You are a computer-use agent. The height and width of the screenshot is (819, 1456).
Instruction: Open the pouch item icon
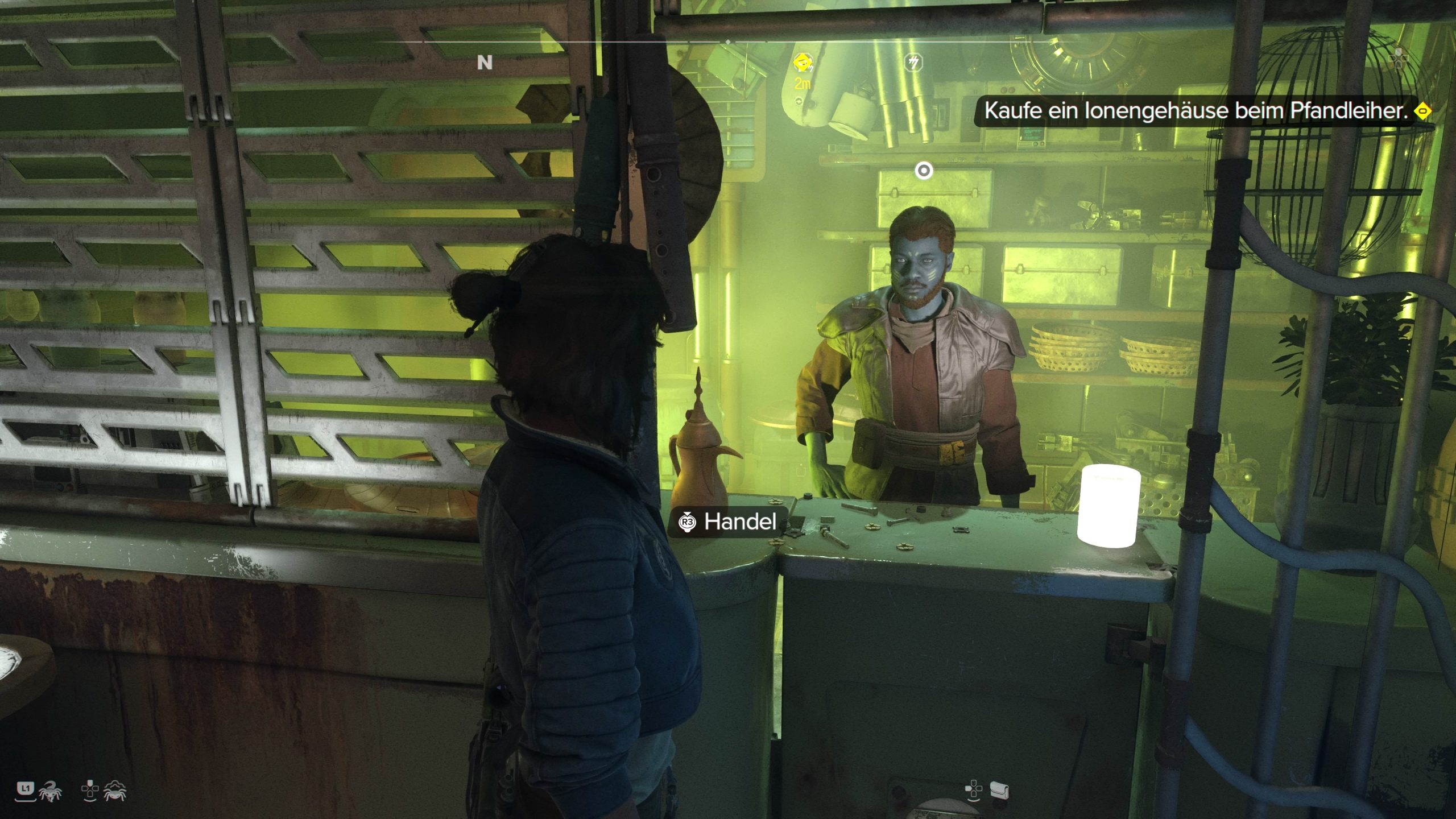pos(999,790)
